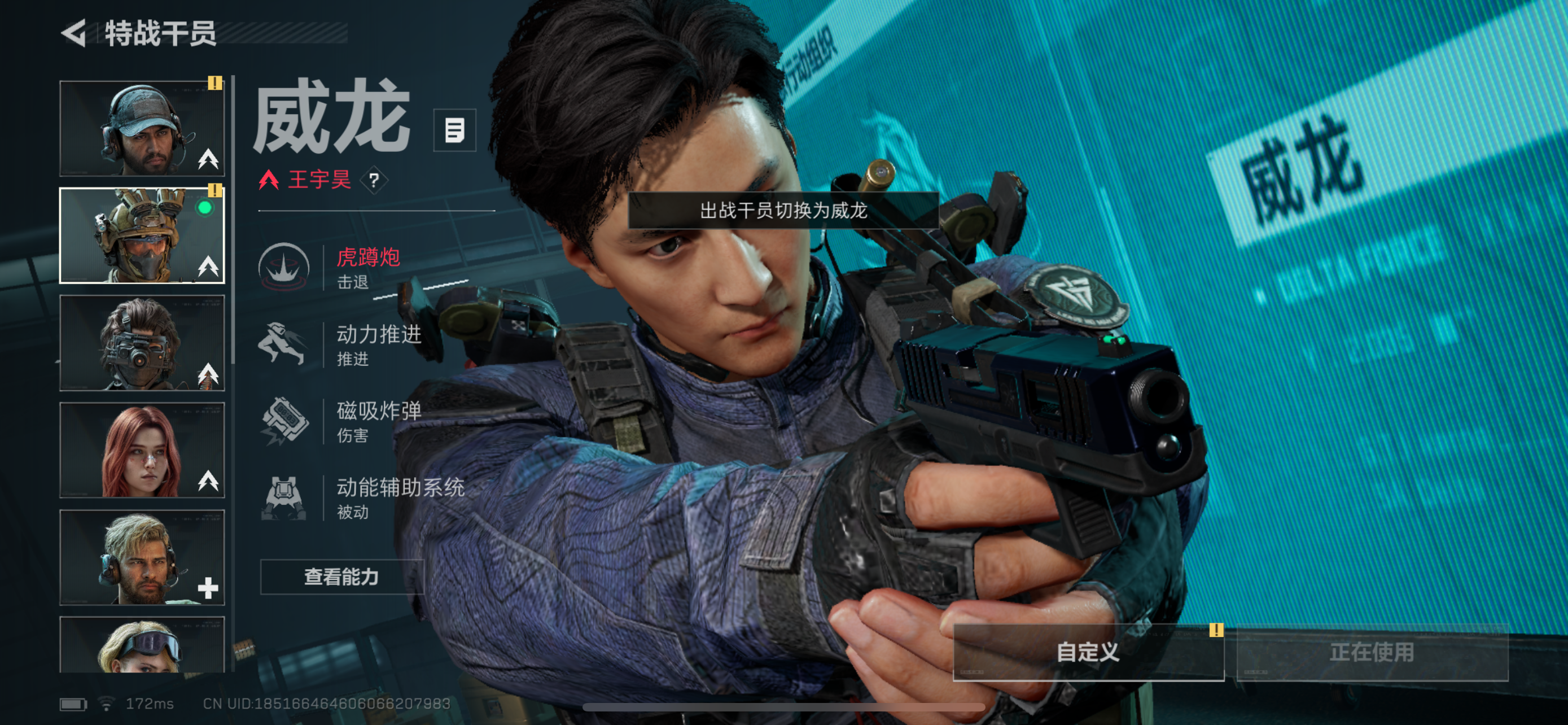Choose the blond bearded medic operator
The height and width of the screenshot is (725, 1568).
tap(142, 557)
